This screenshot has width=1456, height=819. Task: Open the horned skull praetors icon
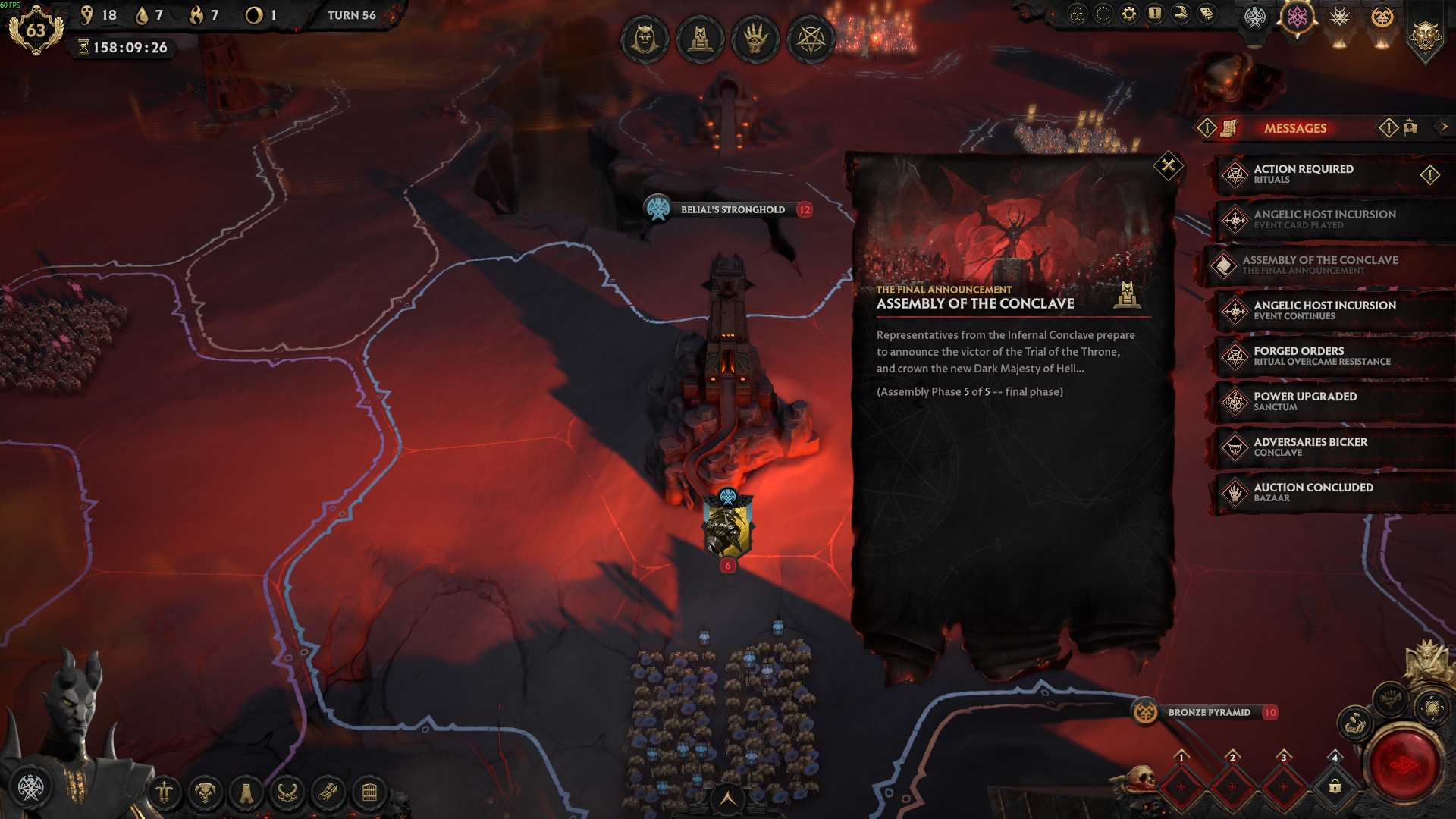pos(205,793)
